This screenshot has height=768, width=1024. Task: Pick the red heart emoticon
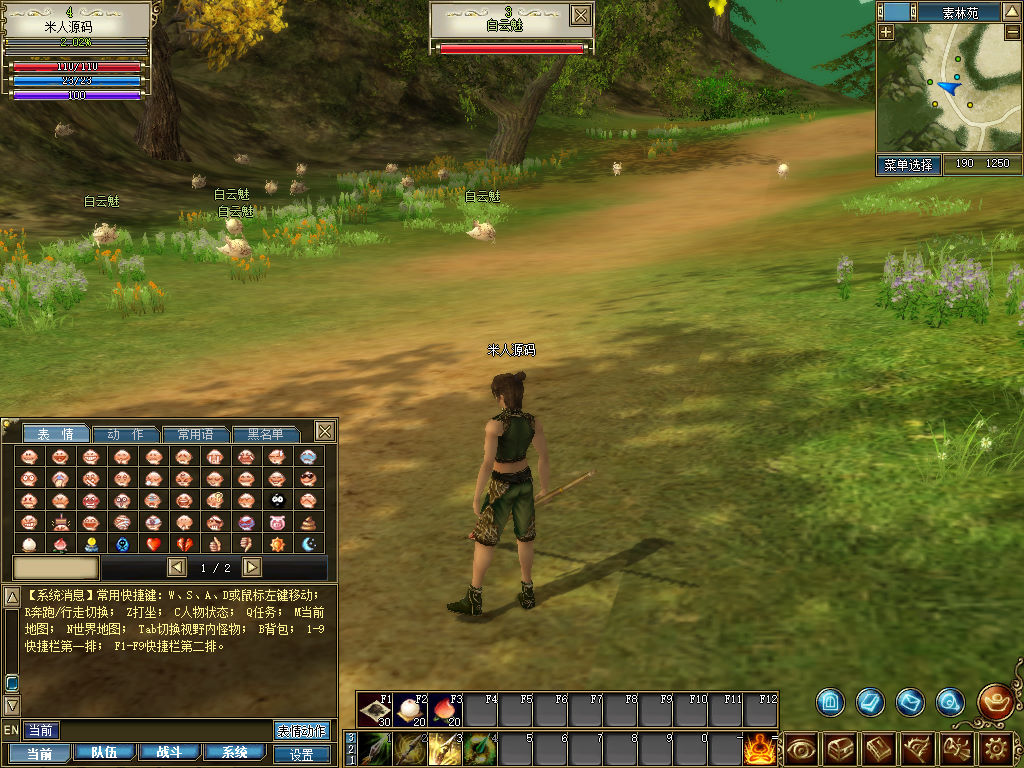[153, 544]
